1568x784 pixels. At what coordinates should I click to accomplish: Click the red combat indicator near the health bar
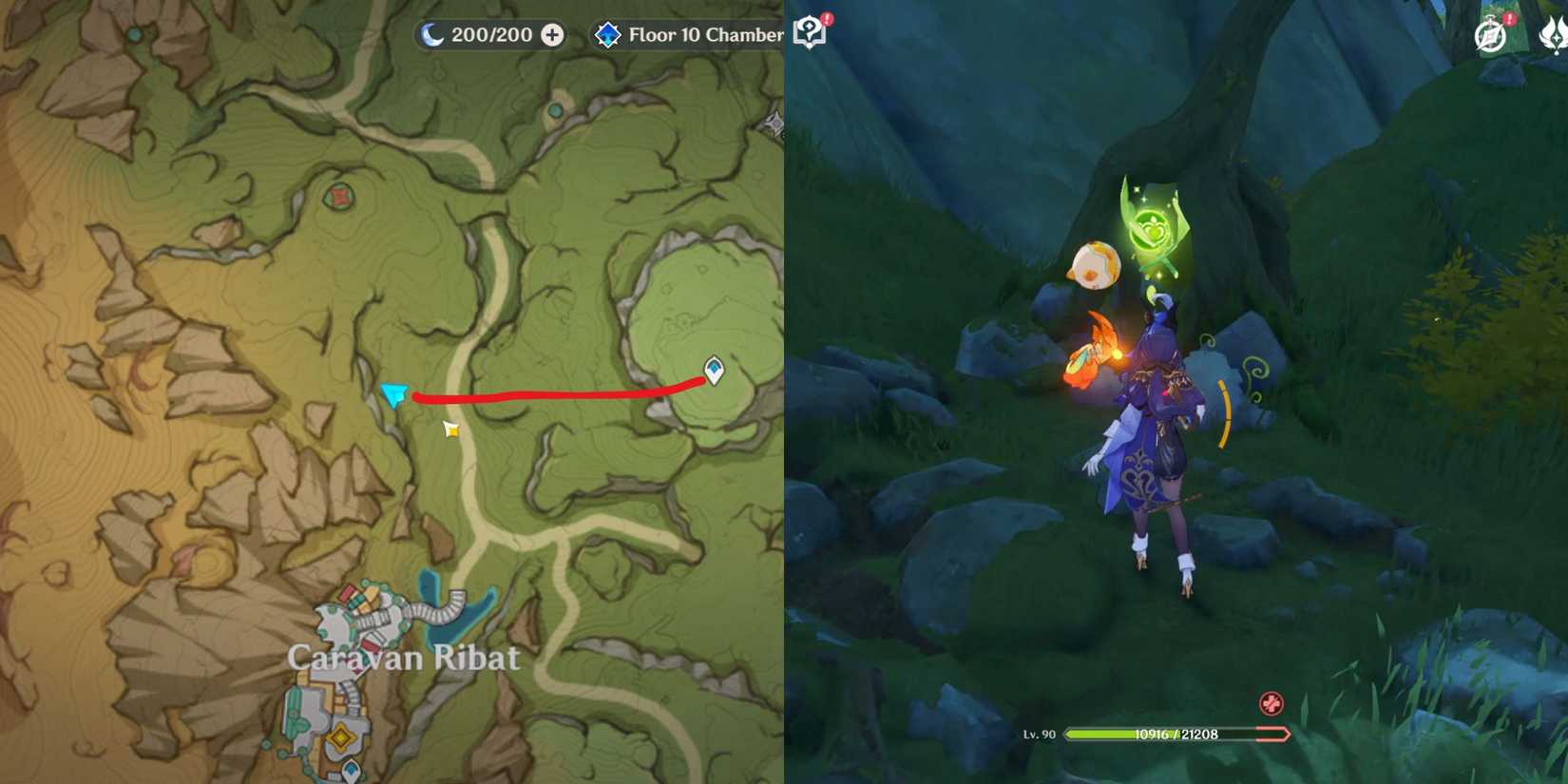click(x=1270, y=705)
